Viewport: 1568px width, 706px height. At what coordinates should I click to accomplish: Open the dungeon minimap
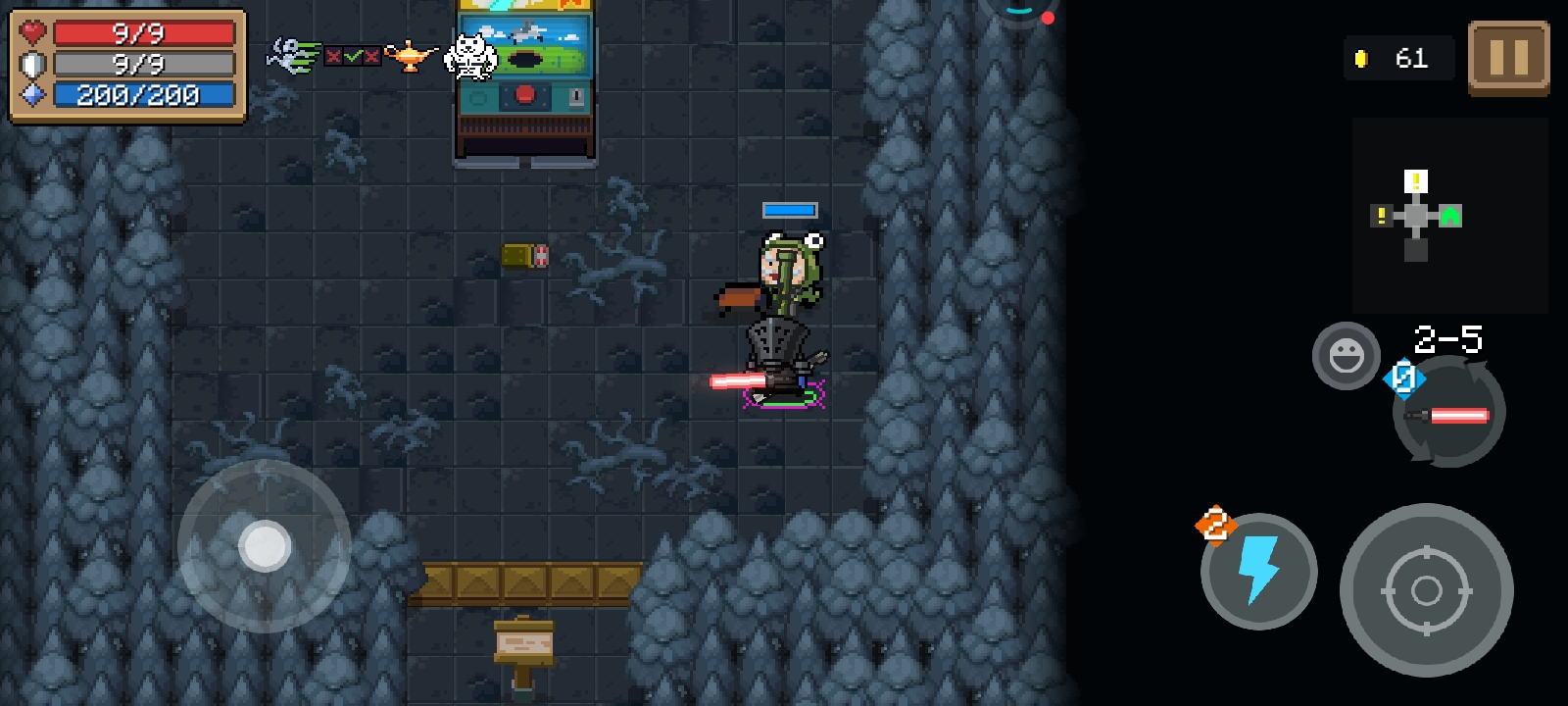coord(1449,215)
